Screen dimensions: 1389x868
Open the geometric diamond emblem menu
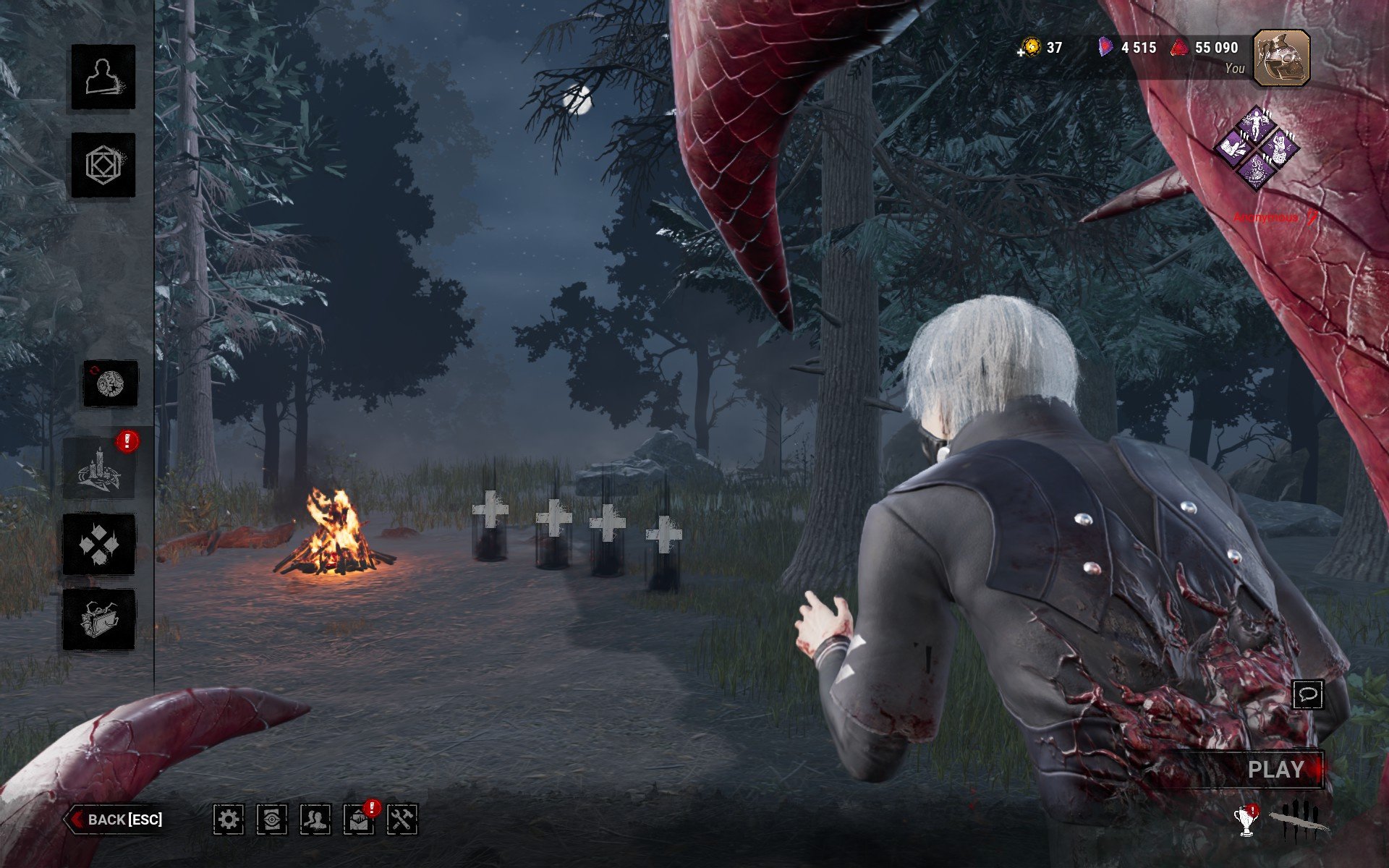tap(103, 165)
